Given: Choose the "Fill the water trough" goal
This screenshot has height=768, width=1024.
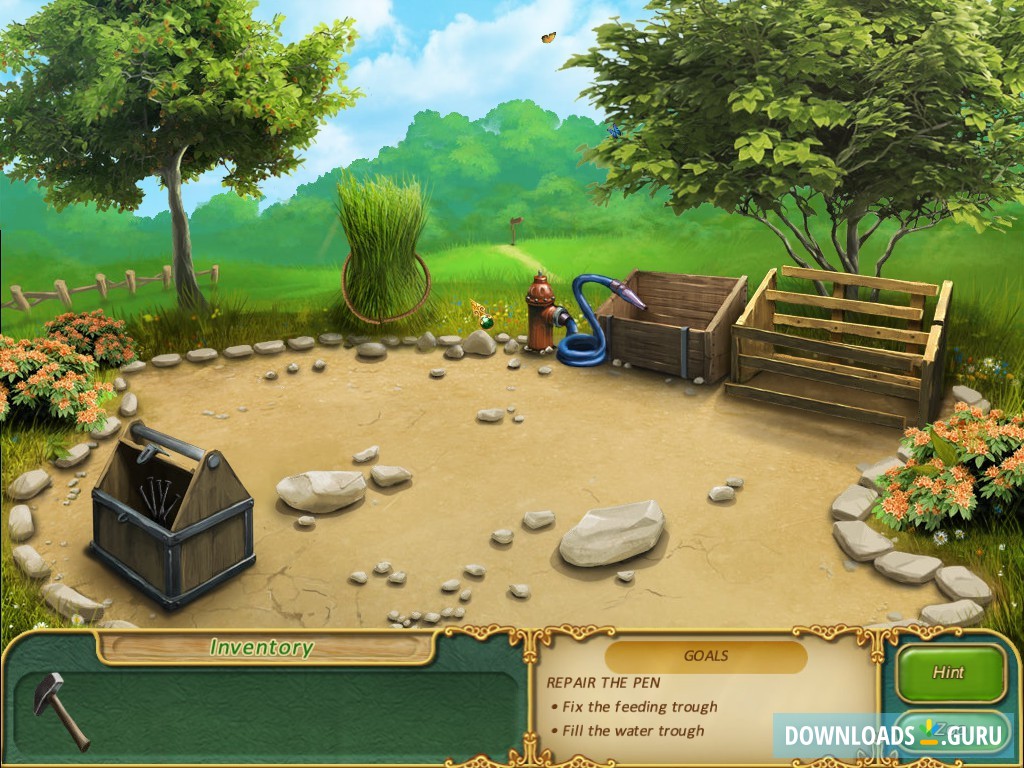Looking at the screenshot, I should tap(632, 731).
